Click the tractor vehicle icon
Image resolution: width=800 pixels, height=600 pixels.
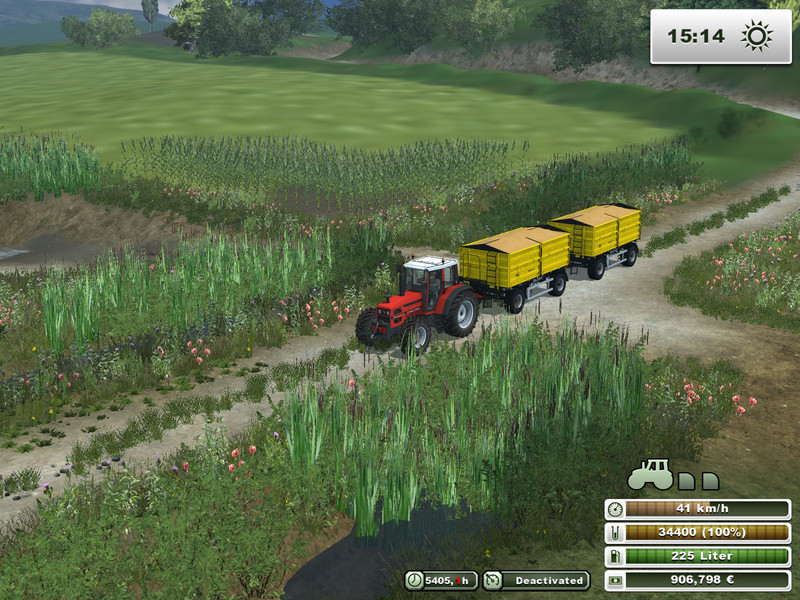pyautogui.click(x=650, y=474)
